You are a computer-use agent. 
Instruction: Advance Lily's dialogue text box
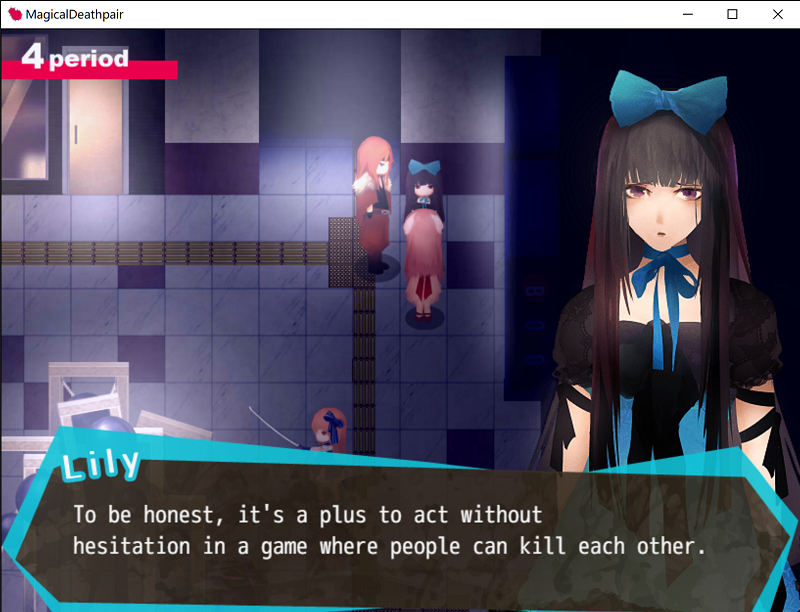click(x=390, y=531)
